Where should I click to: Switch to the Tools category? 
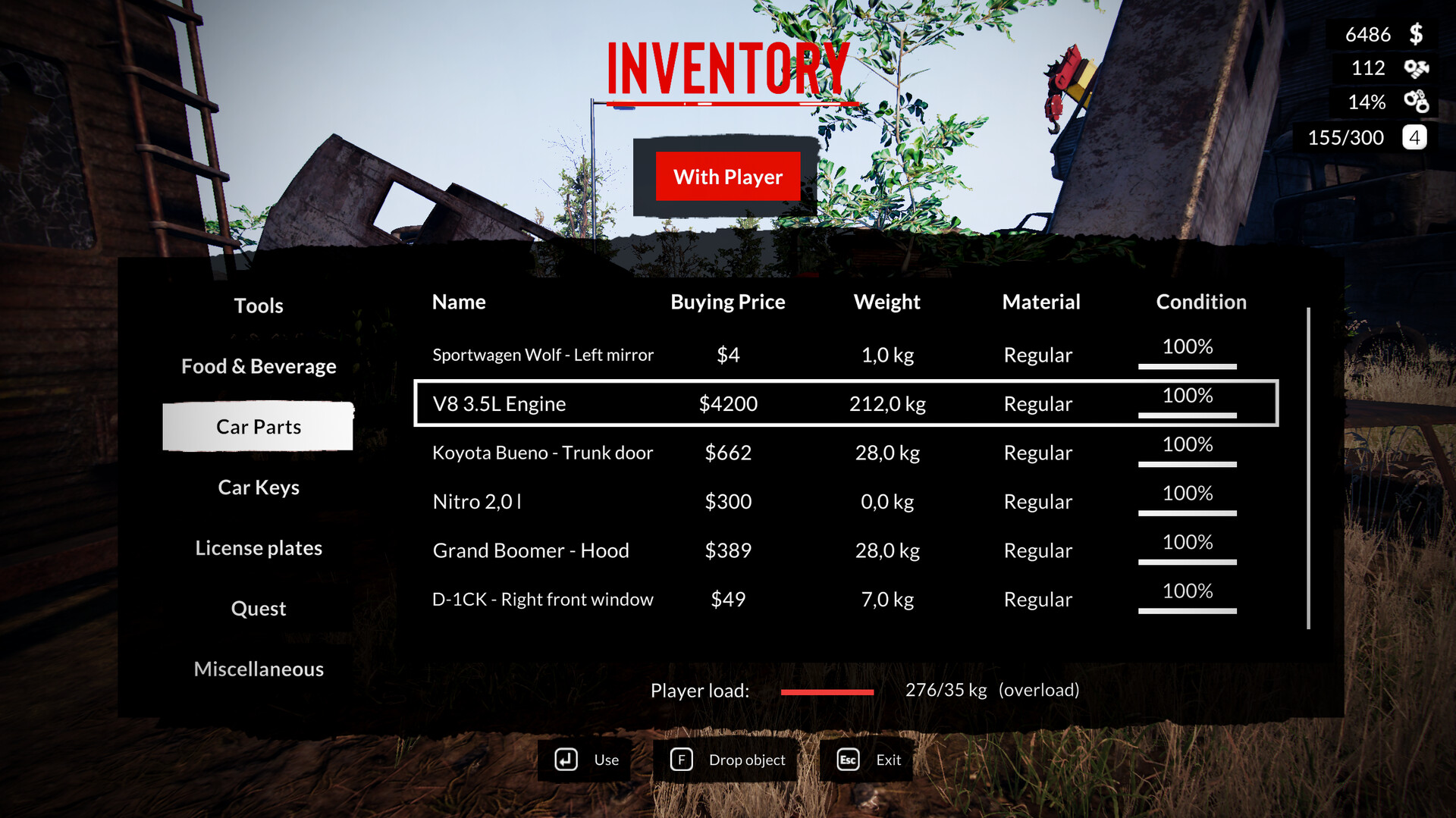point(259,306)
